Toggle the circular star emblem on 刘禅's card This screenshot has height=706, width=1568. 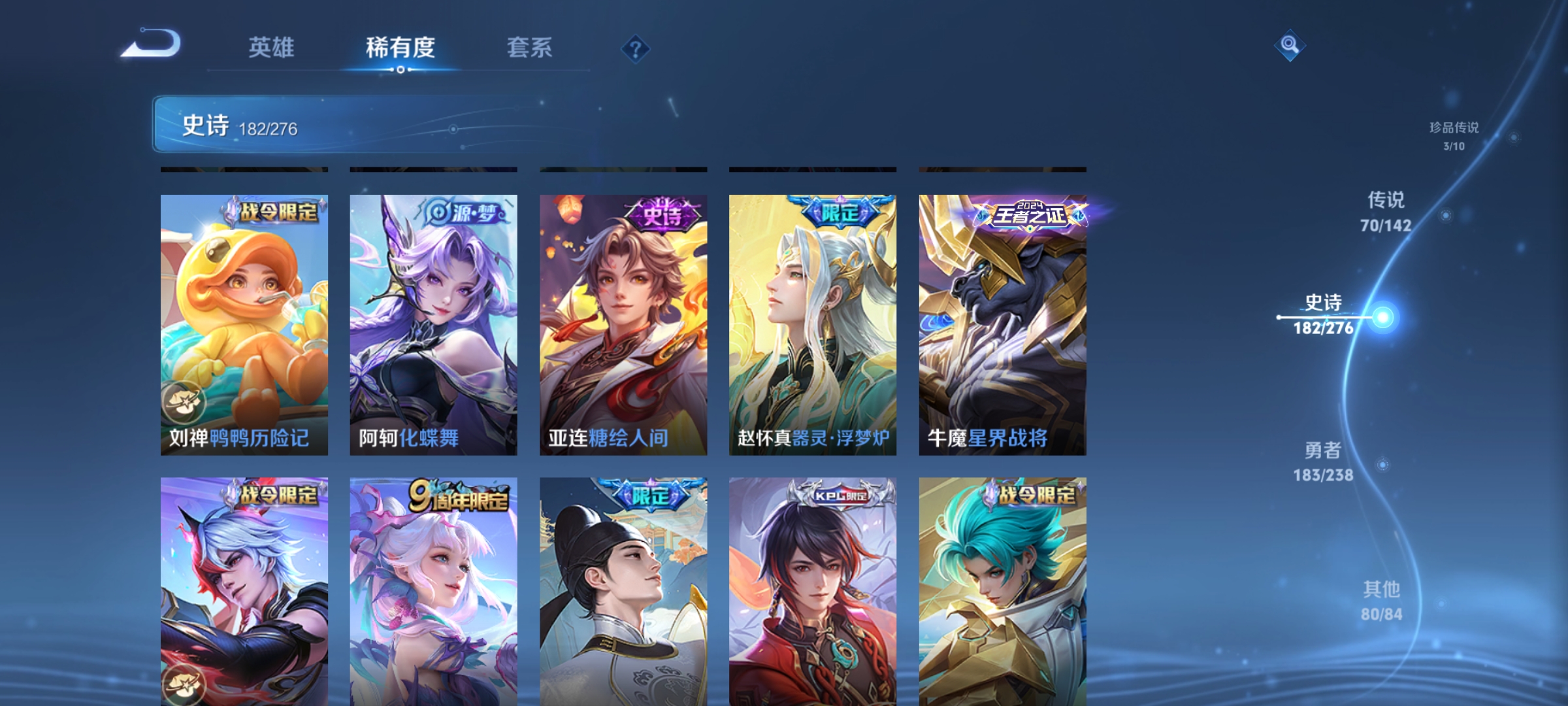pos(183,401)
